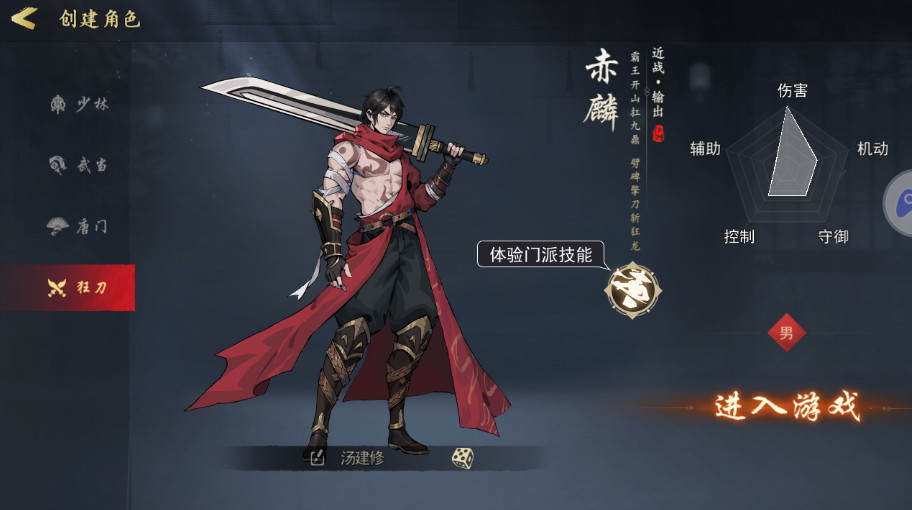Go back using the arrow button

coord(24,18)
